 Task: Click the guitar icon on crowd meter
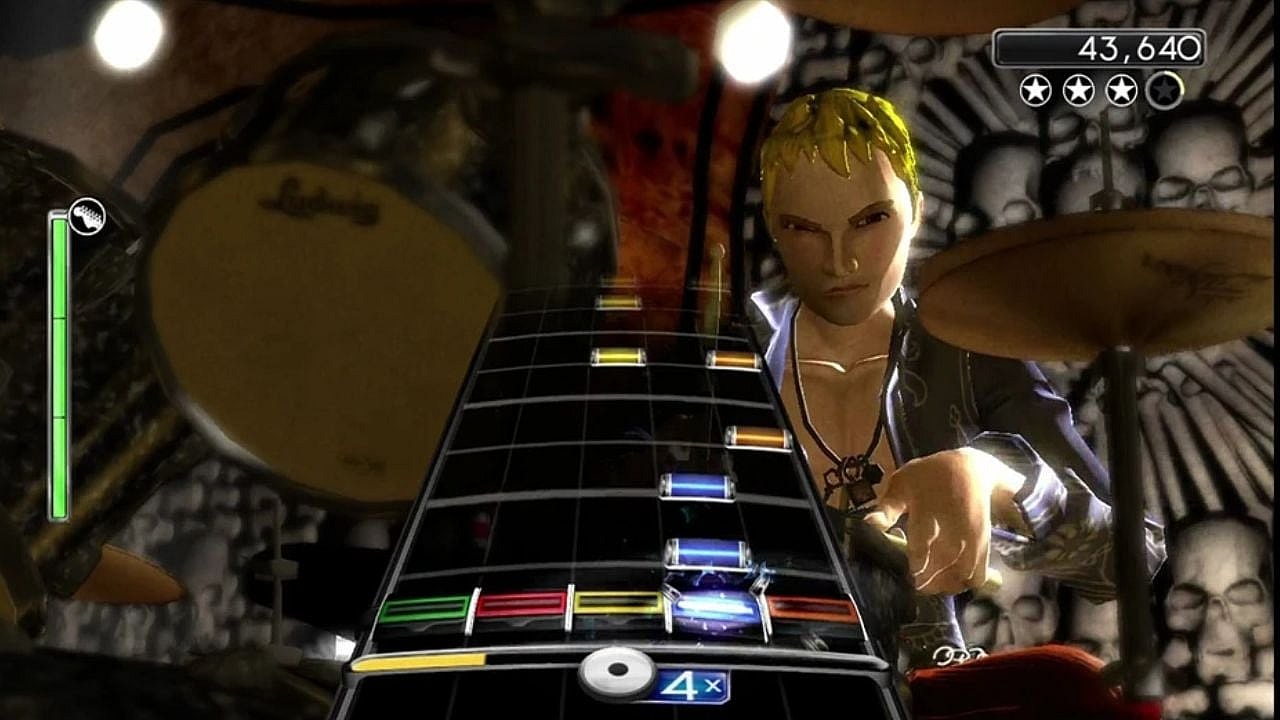tap(87, 216)
